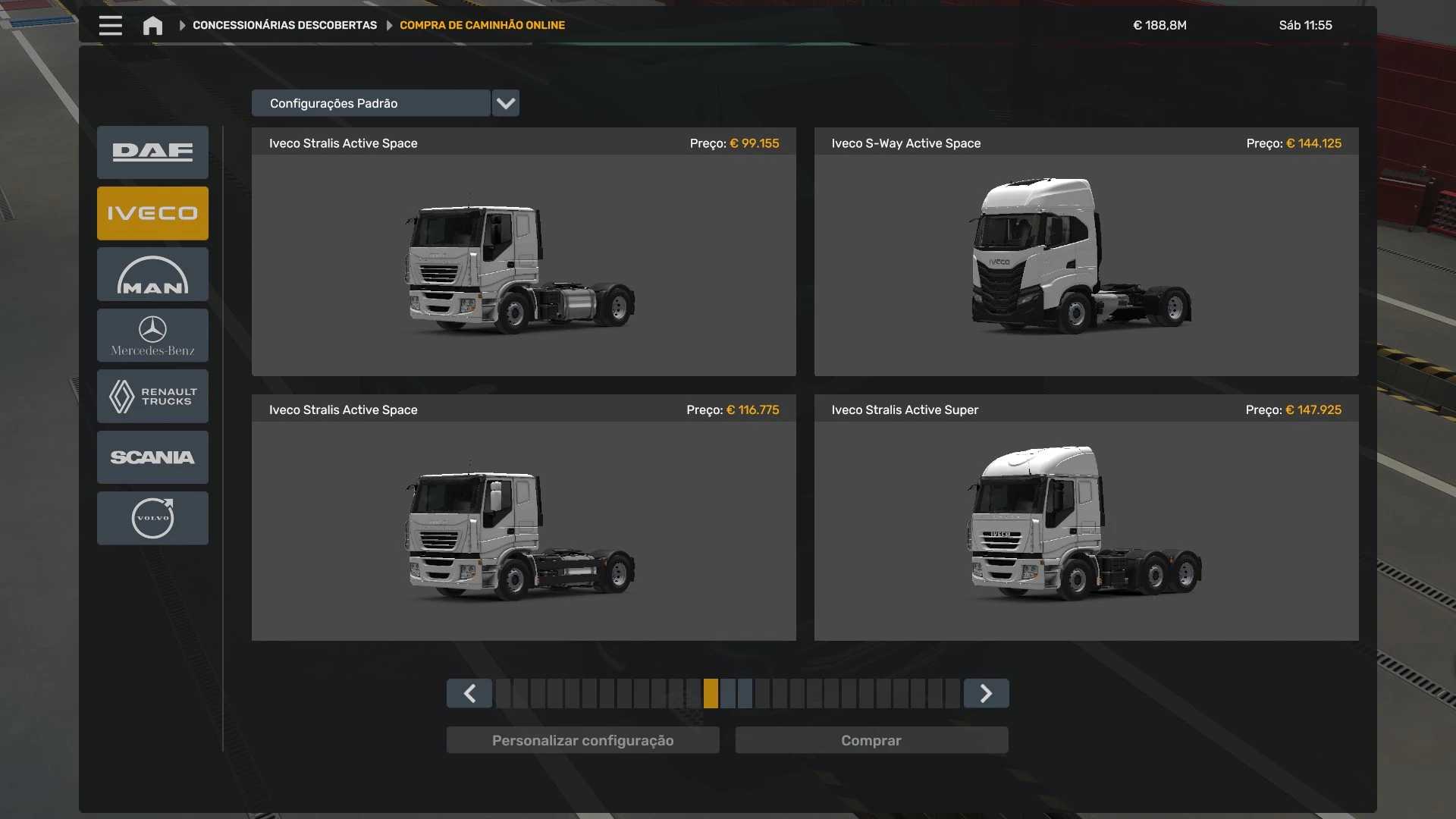Click the Comprar button
Screen dimensions: 1456x819
(x=871, y=740)
